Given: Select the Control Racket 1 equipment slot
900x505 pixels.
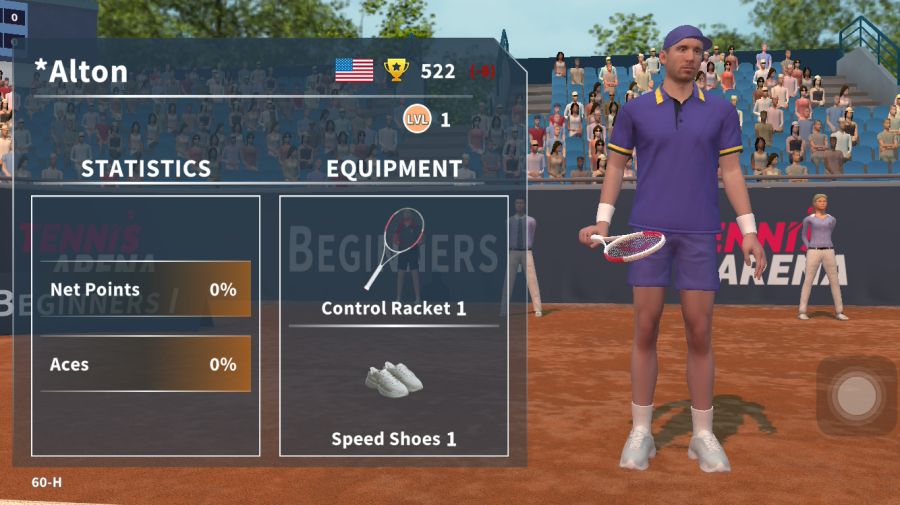Looking at the screenshot, I should (x=394, y=262).
